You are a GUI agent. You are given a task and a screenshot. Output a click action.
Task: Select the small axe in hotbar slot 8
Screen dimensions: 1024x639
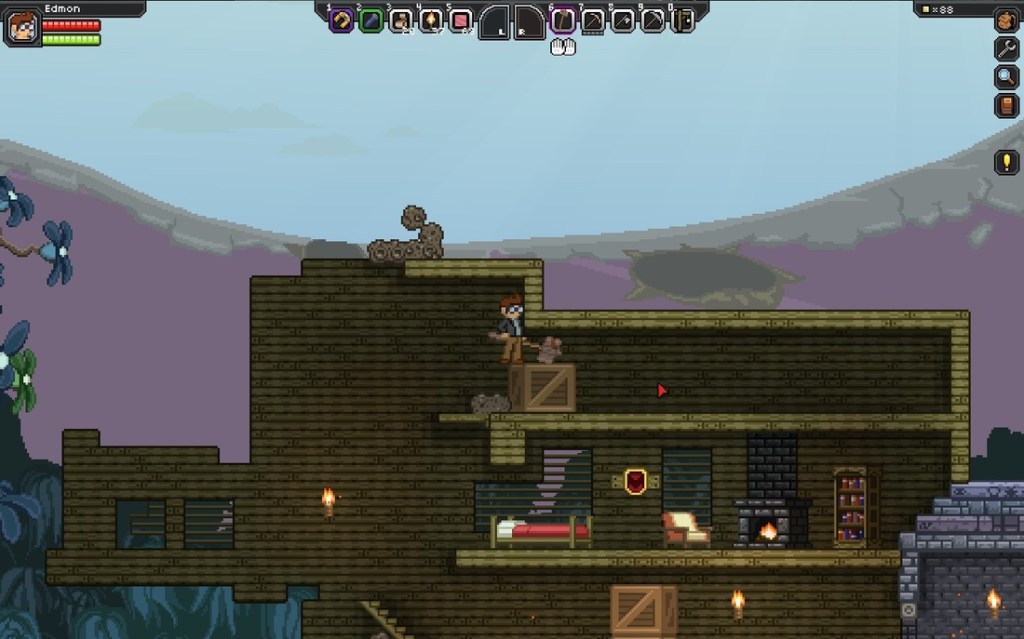point(623,20)
